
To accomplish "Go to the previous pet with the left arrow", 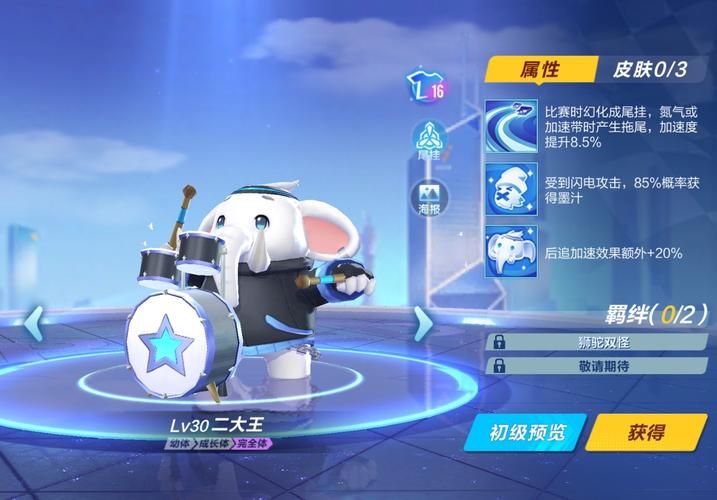I will (x=33, y=323).
